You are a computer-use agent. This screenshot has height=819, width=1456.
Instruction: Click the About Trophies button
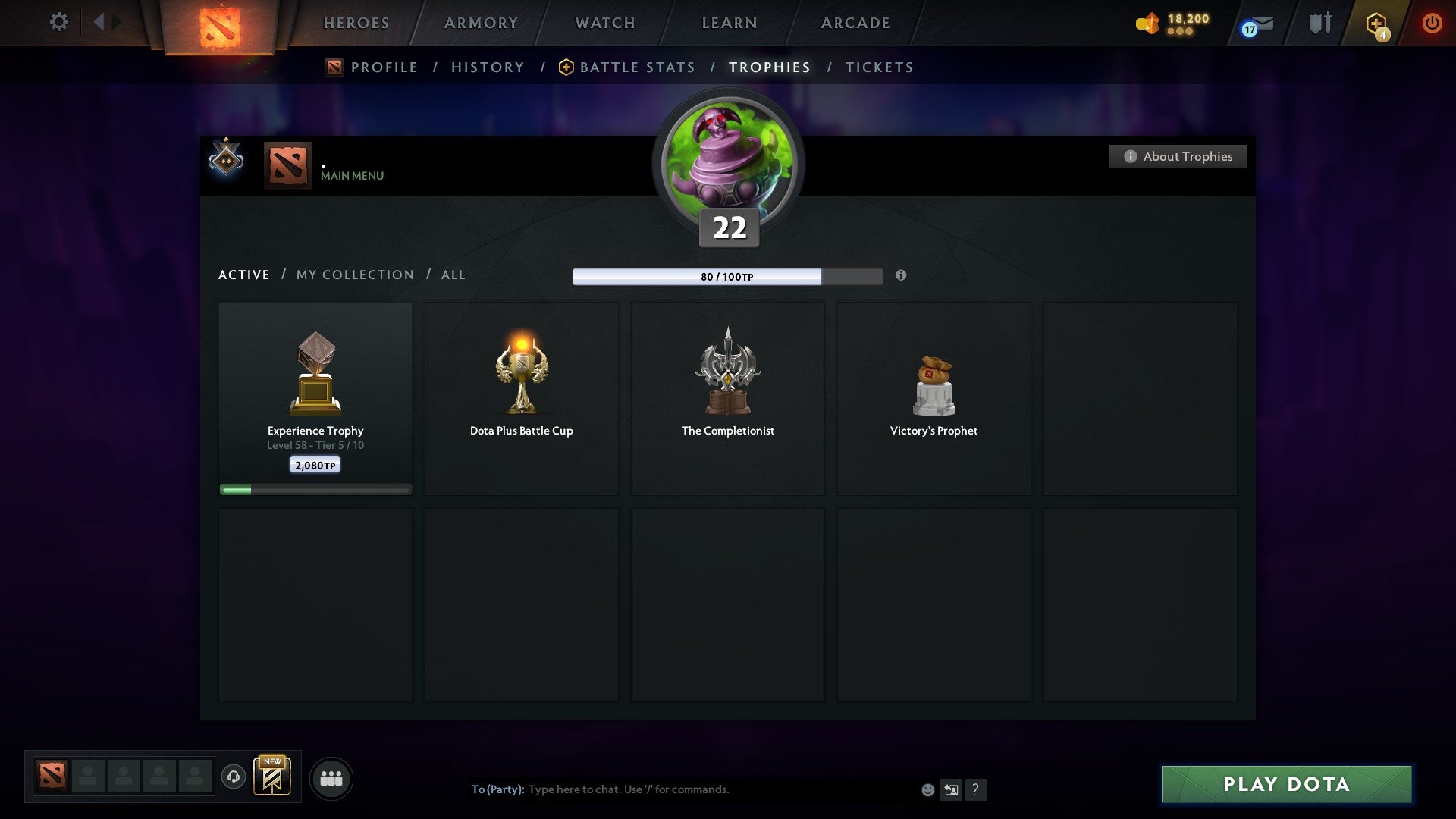(x=1178, y=156)
